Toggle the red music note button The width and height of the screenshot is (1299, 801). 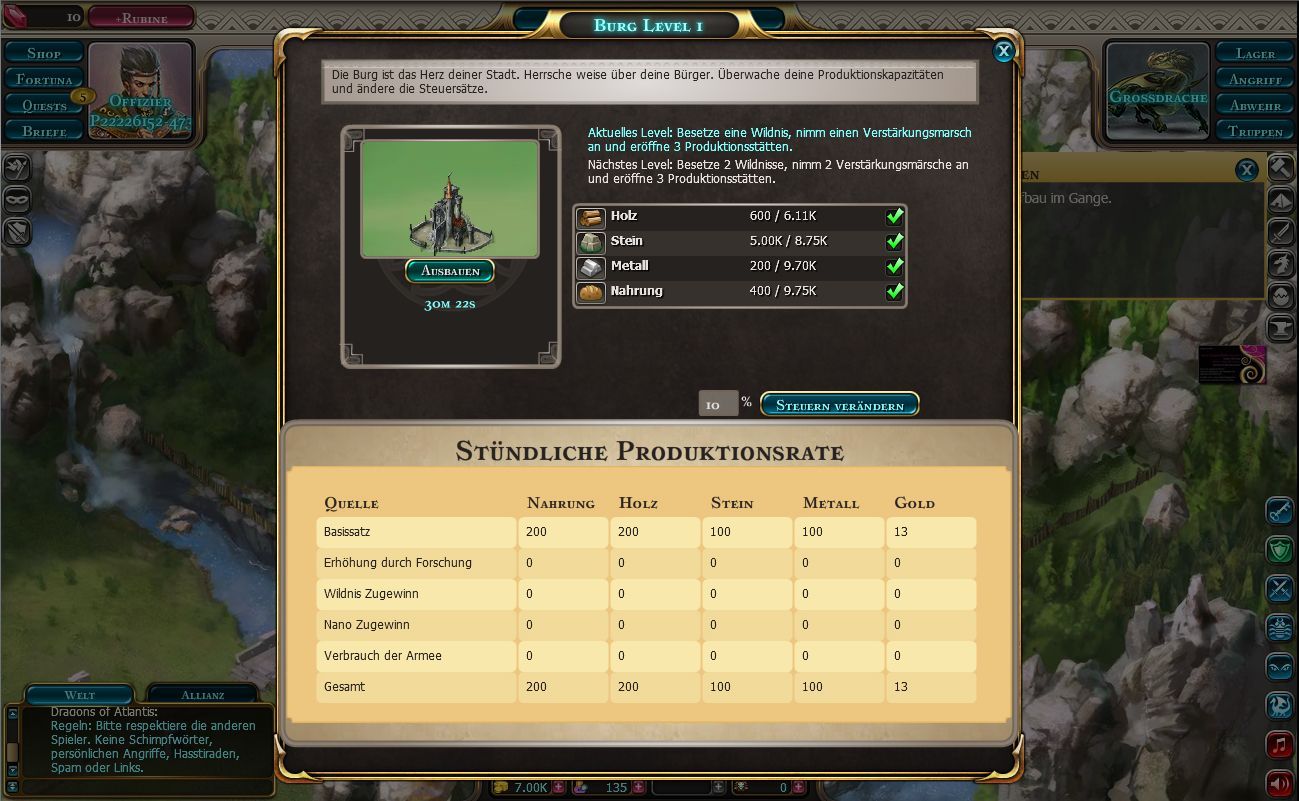click(x=1279, y=744)
